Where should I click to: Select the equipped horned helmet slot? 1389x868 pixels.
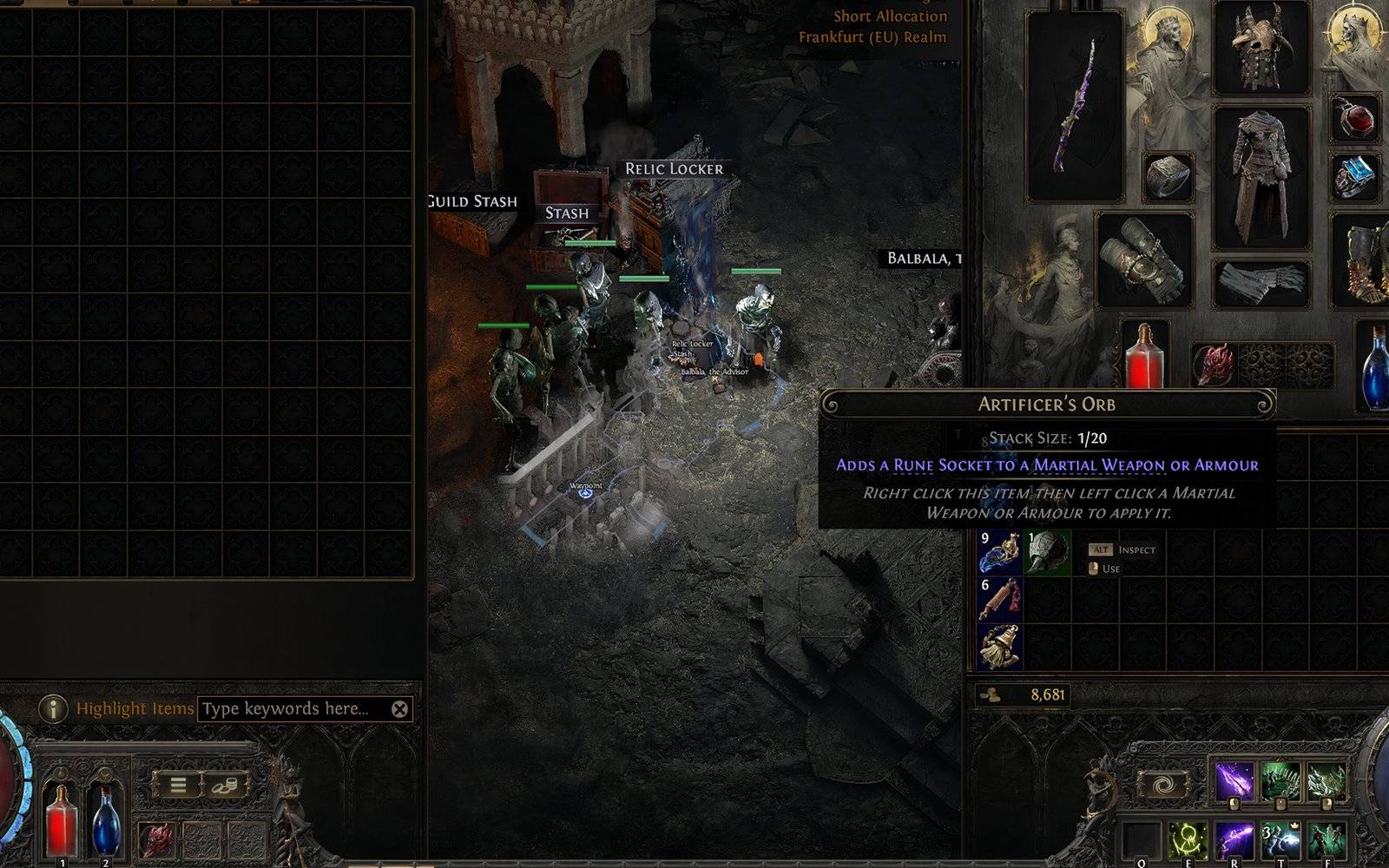tap(1260, 46)
